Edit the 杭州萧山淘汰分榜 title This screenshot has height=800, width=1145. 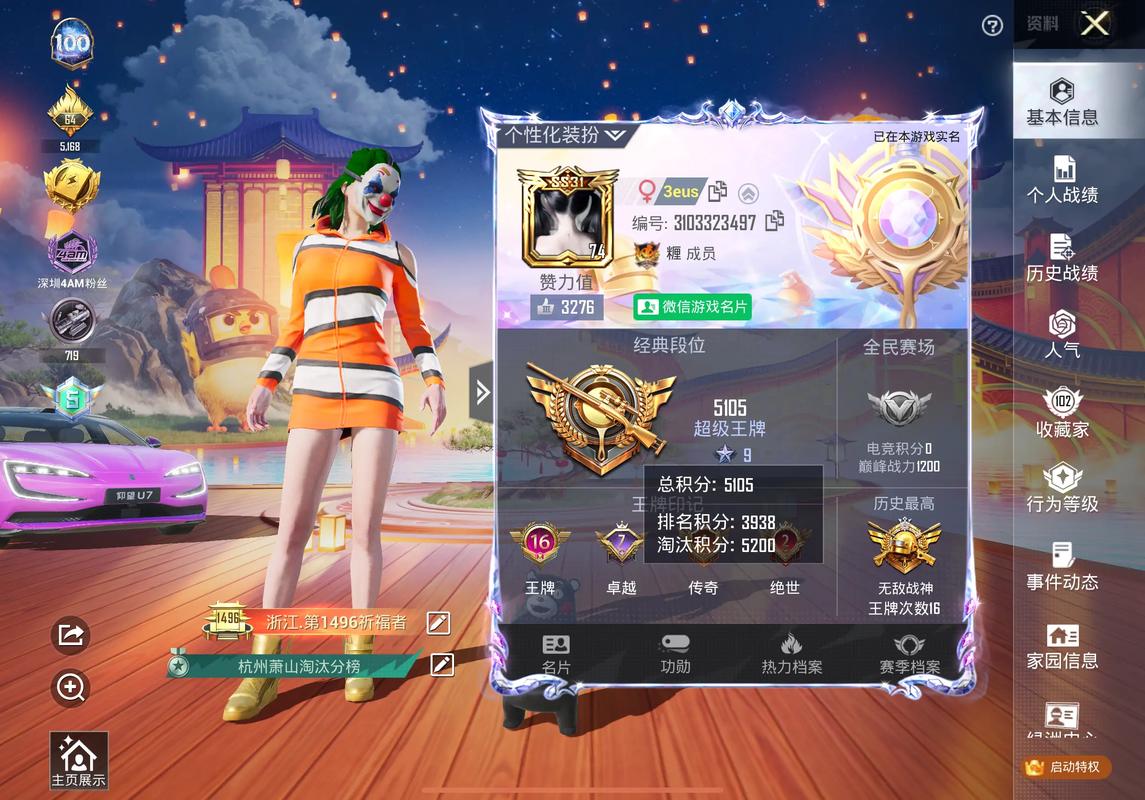442,665
